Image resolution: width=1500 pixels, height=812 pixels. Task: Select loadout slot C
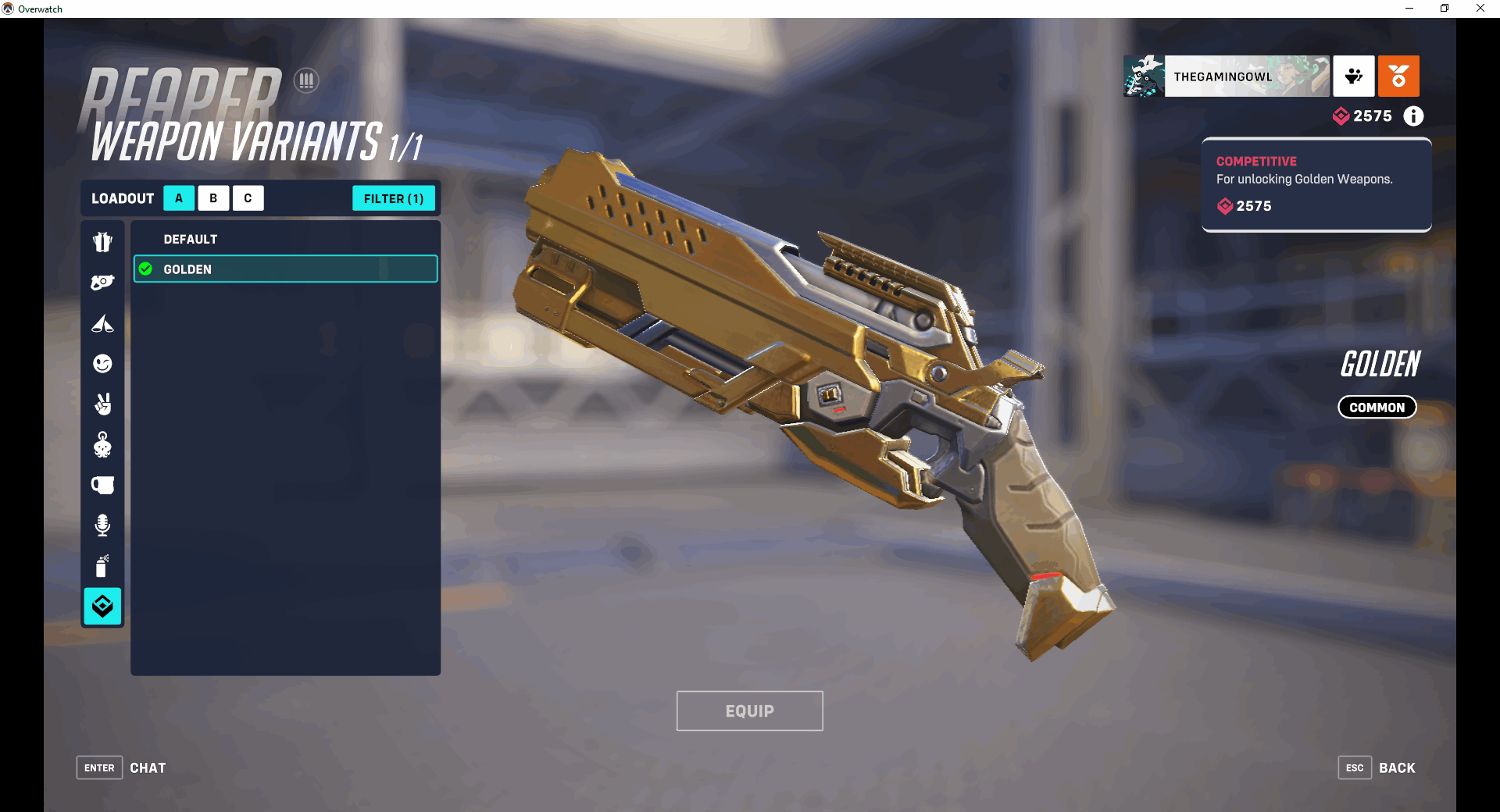[248, 198]
